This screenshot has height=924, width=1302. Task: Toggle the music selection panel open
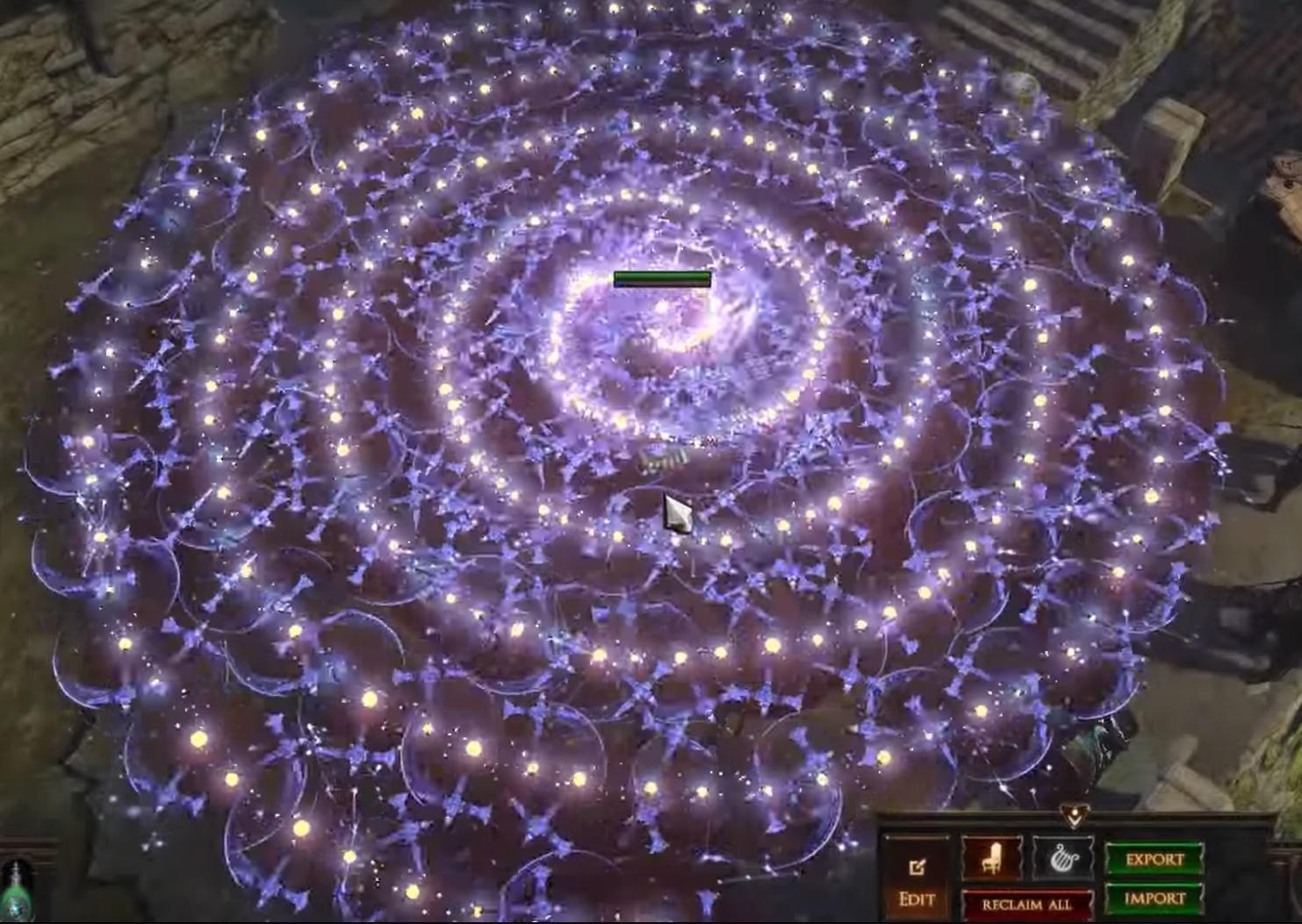coord(1062,857)
